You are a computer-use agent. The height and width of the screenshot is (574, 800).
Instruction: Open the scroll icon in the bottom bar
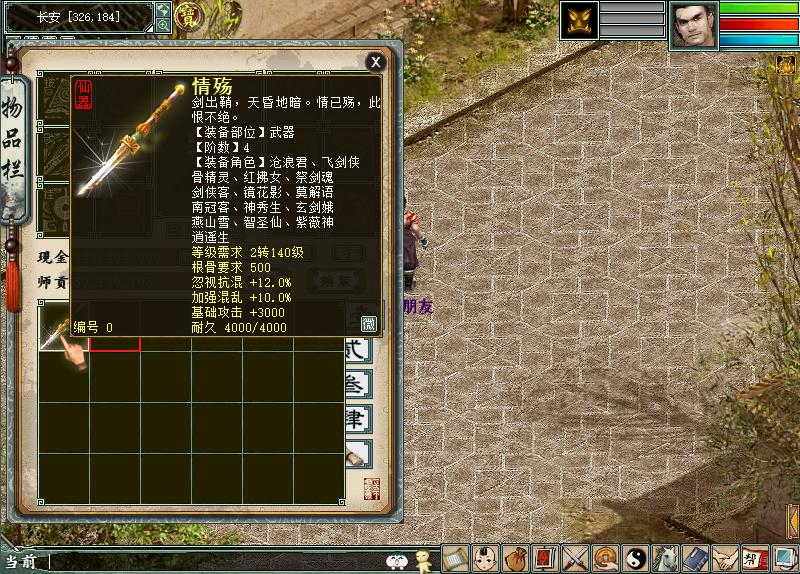pos(455,558)
